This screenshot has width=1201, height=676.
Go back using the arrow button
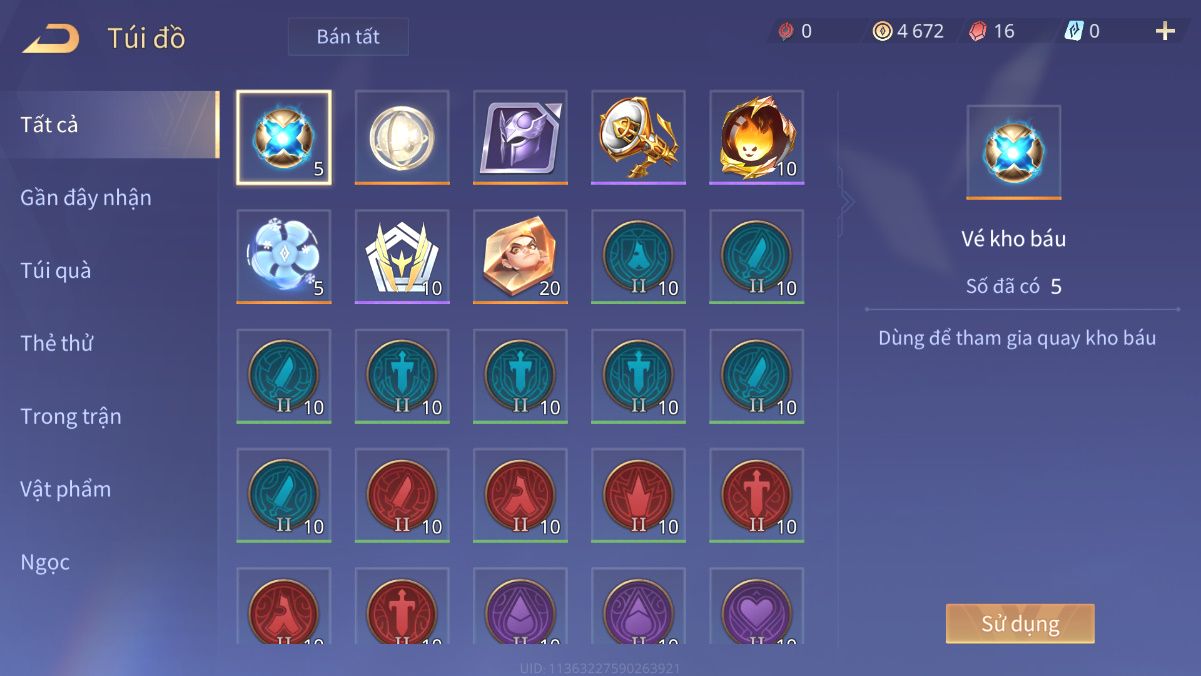pos(51,39)
